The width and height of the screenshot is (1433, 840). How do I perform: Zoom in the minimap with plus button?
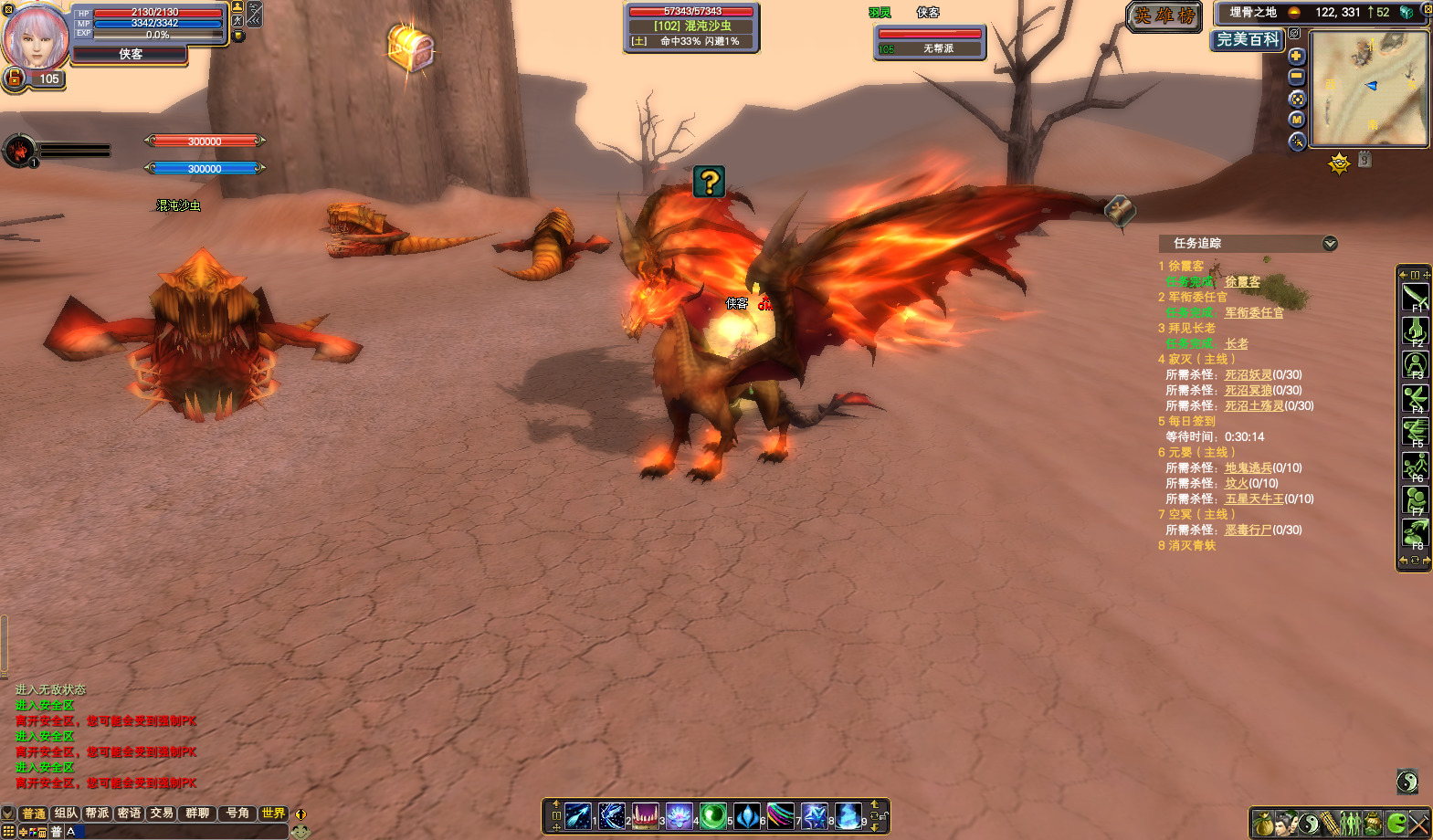coord(1296,56)
